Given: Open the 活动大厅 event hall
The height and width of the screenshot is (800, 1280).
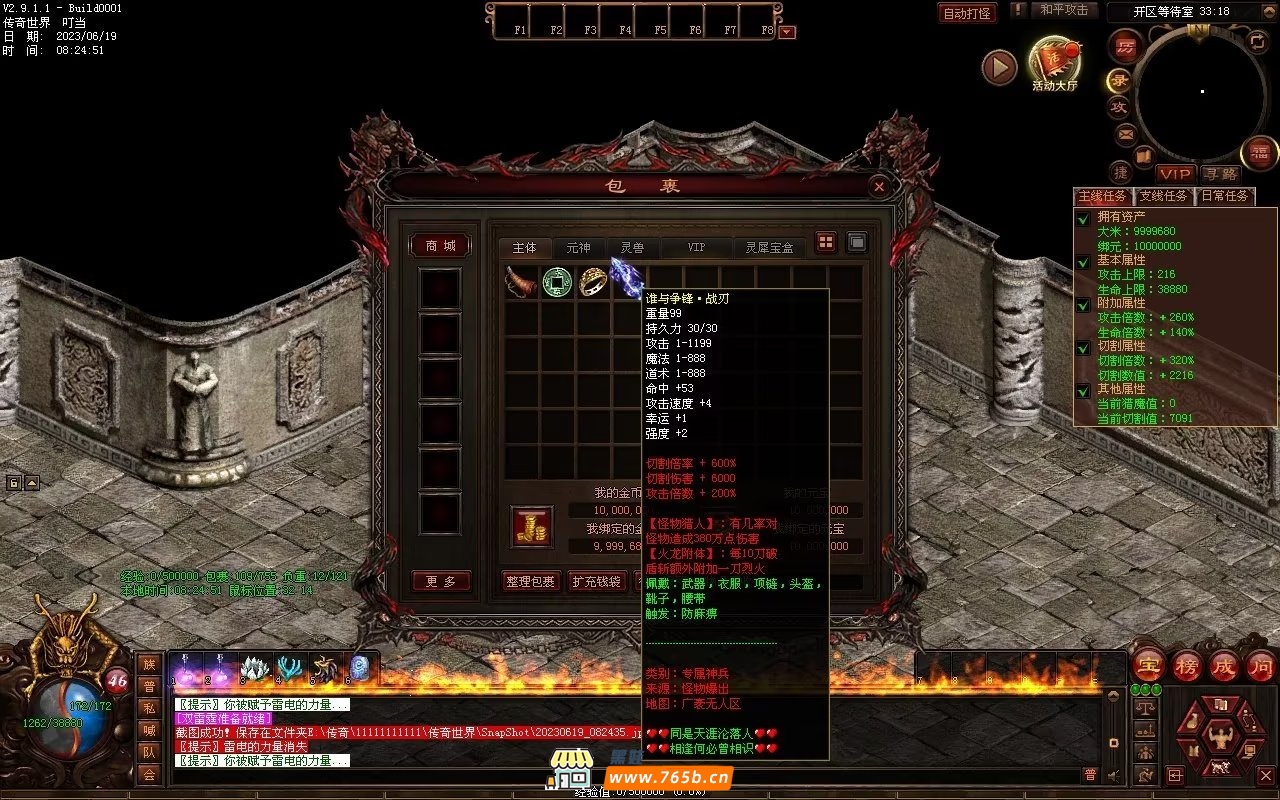Looking at the screenshot, I should pos(1054,64).
